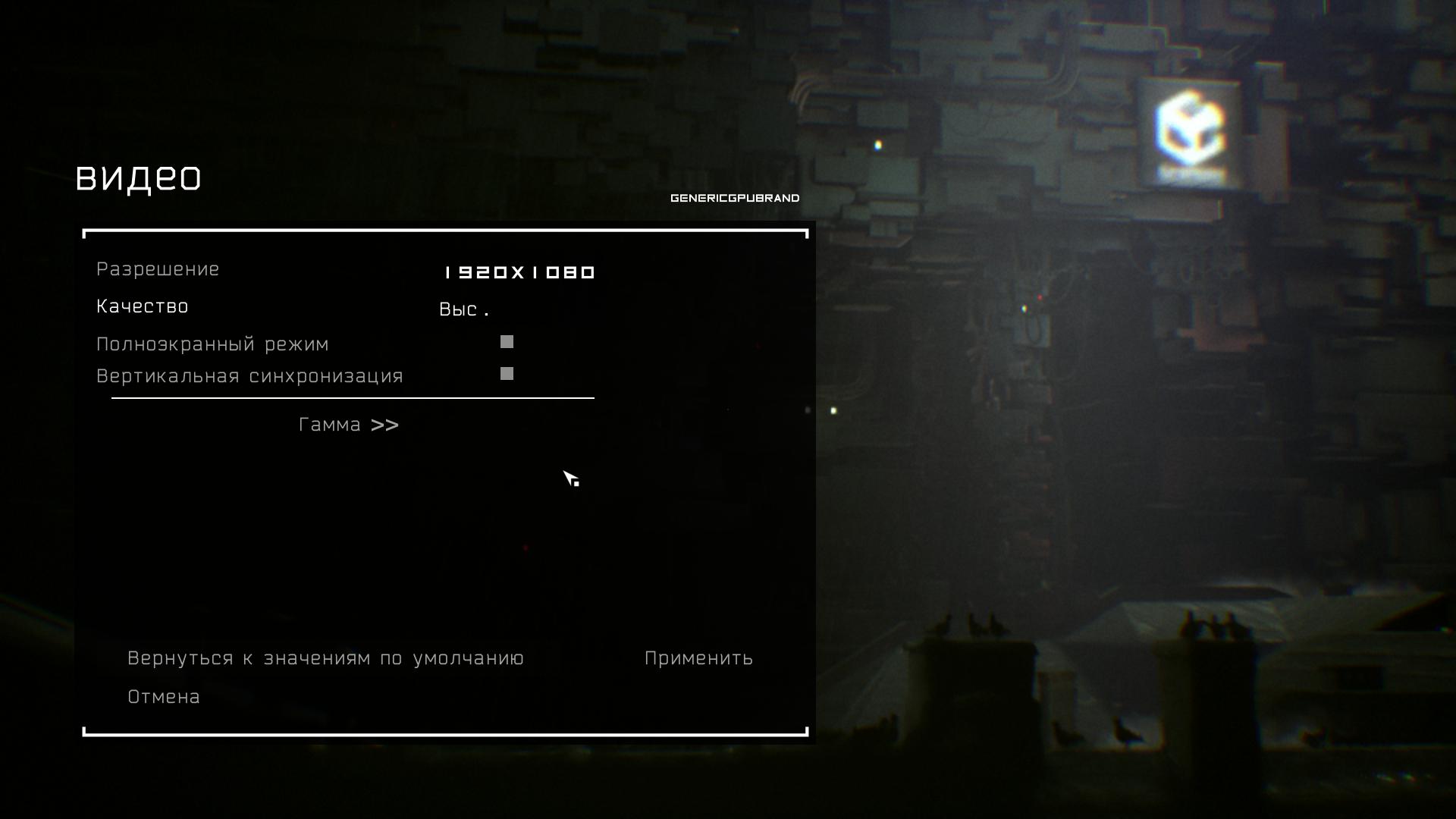The height and width of the screenshot is (819, 1456).
Task: Cancel changes with Отмена
Action: tap(164, 697)
